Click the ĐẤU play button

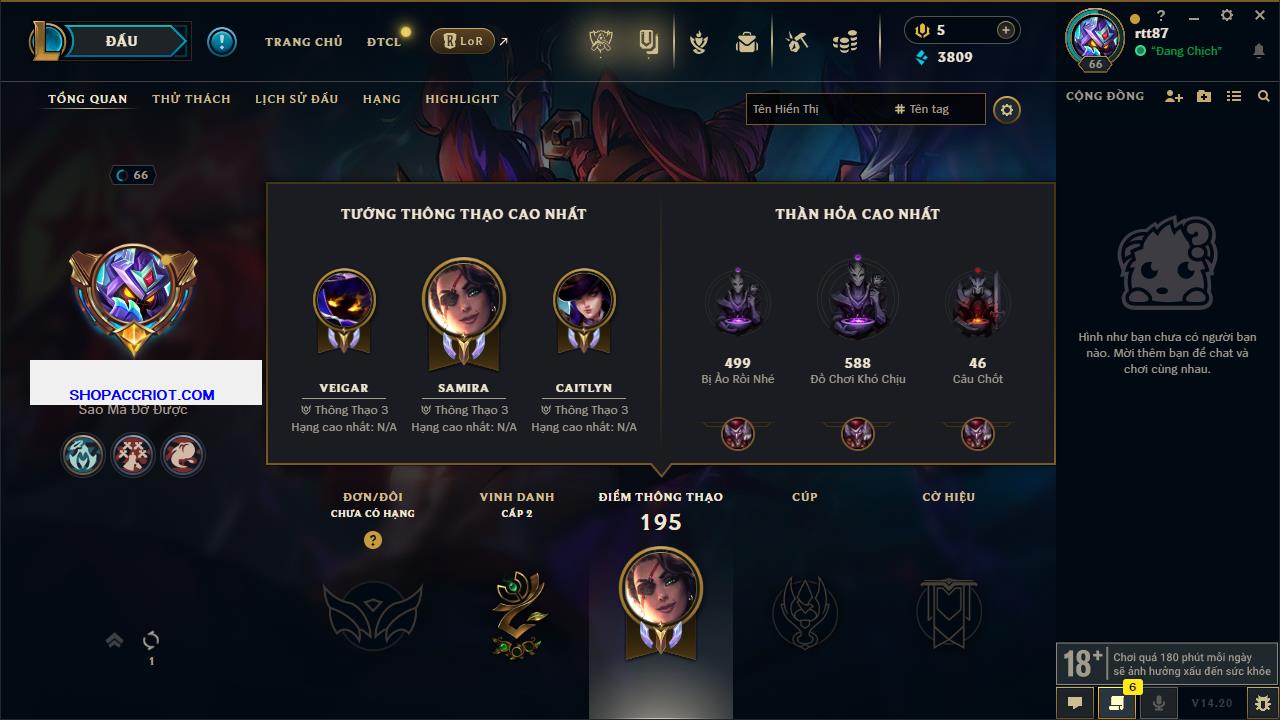[x=122, y=41]
